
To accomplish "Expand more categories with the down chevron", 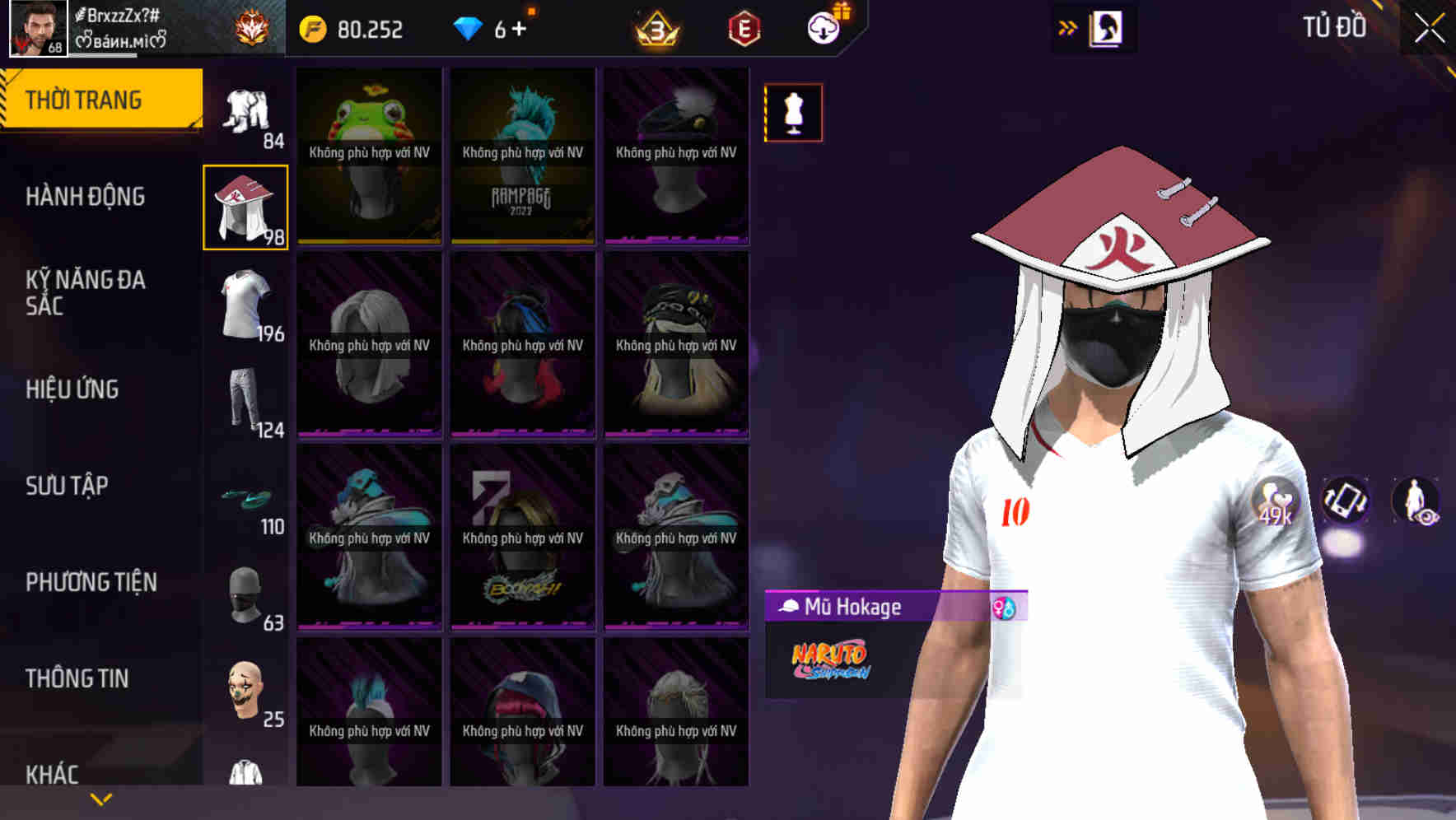I will click(x=100, y=799).
